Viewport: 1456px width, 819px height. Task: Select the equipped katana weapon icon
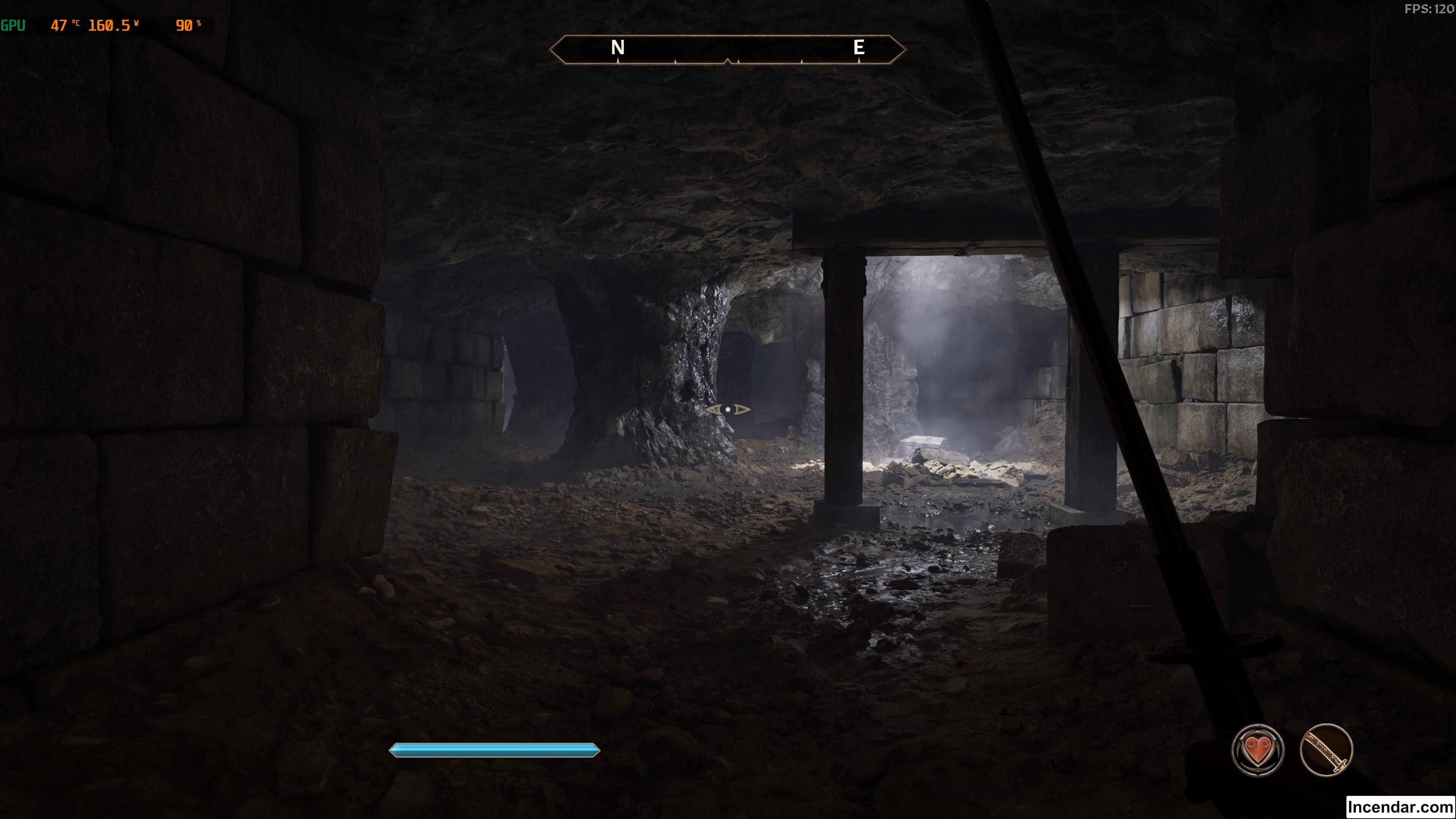click(1326, 750)
